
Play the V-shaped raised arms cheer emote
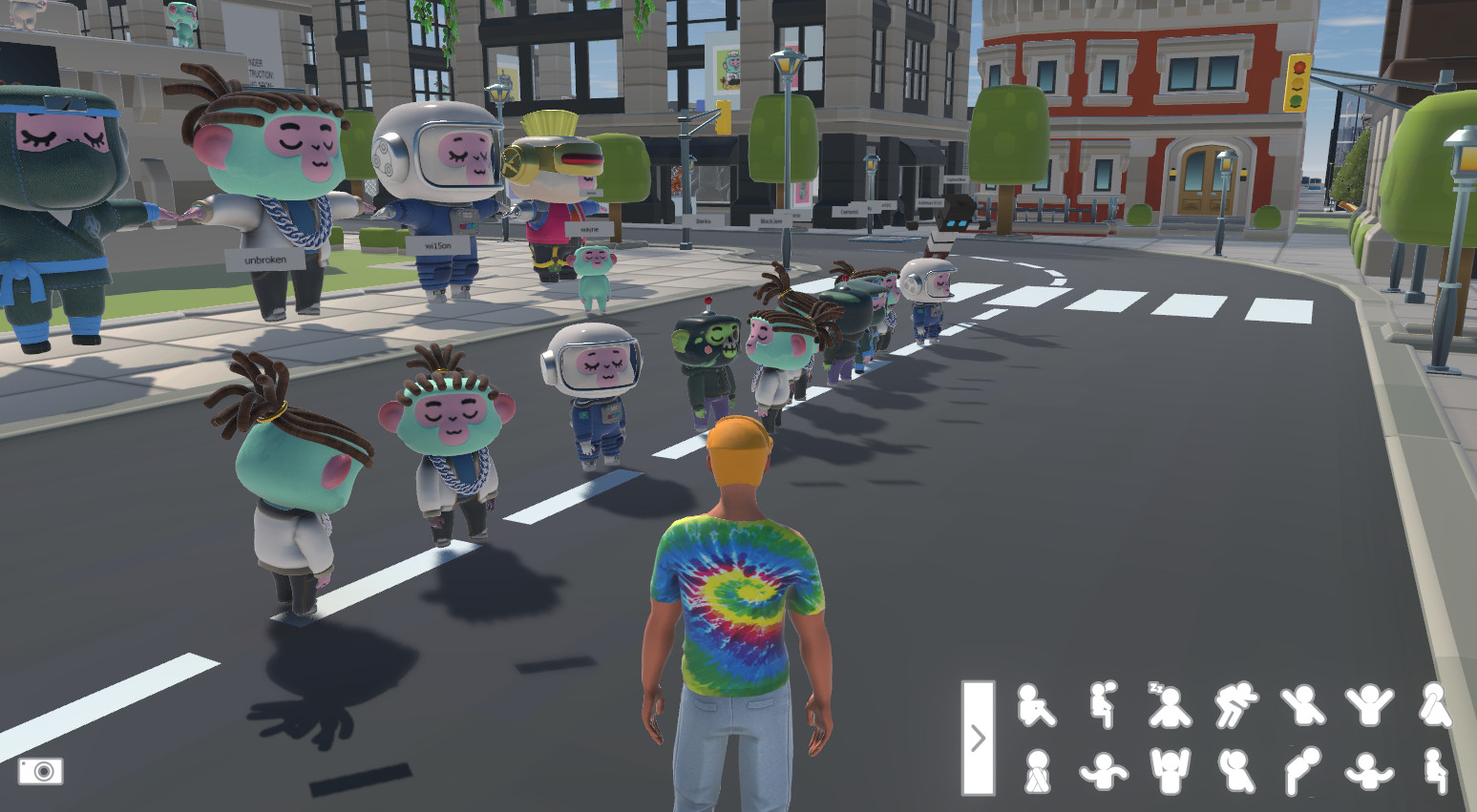(x=1369, y=706)
